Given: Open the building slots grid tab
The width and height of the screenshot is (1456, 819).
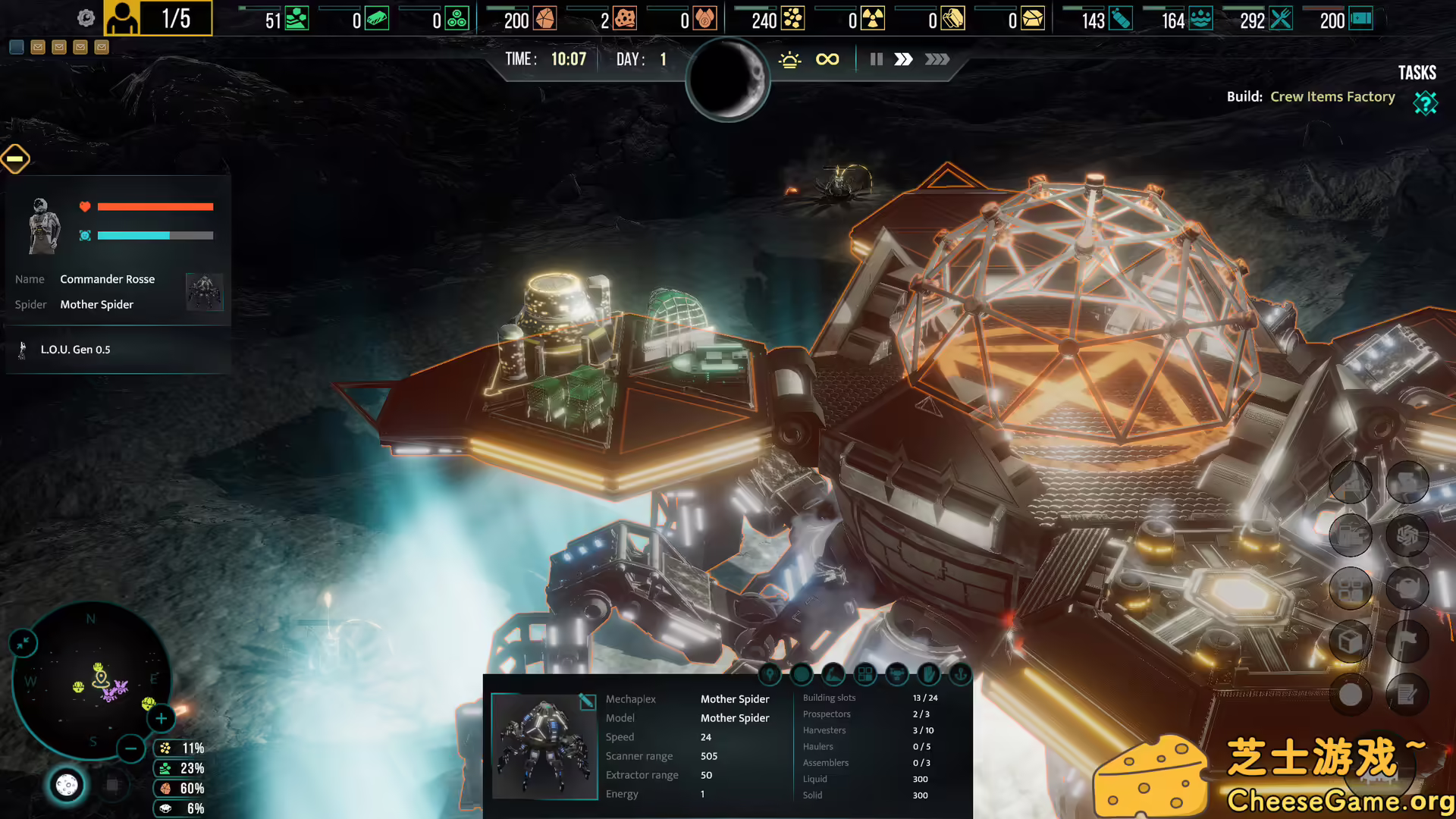Looking at the screenshot, I should (x=864, y=674).
